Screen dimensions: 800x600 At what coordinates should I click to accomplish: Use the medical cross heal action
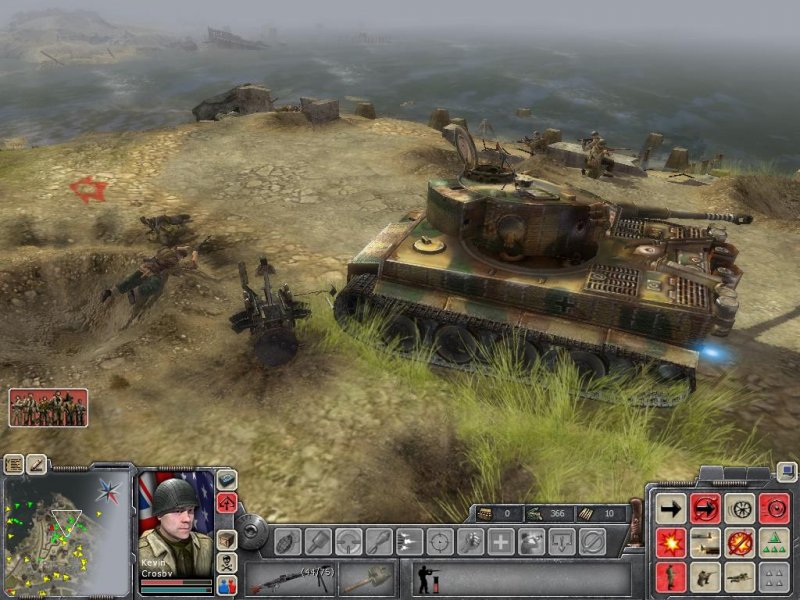pyautogui.click(x=500, y=541)
